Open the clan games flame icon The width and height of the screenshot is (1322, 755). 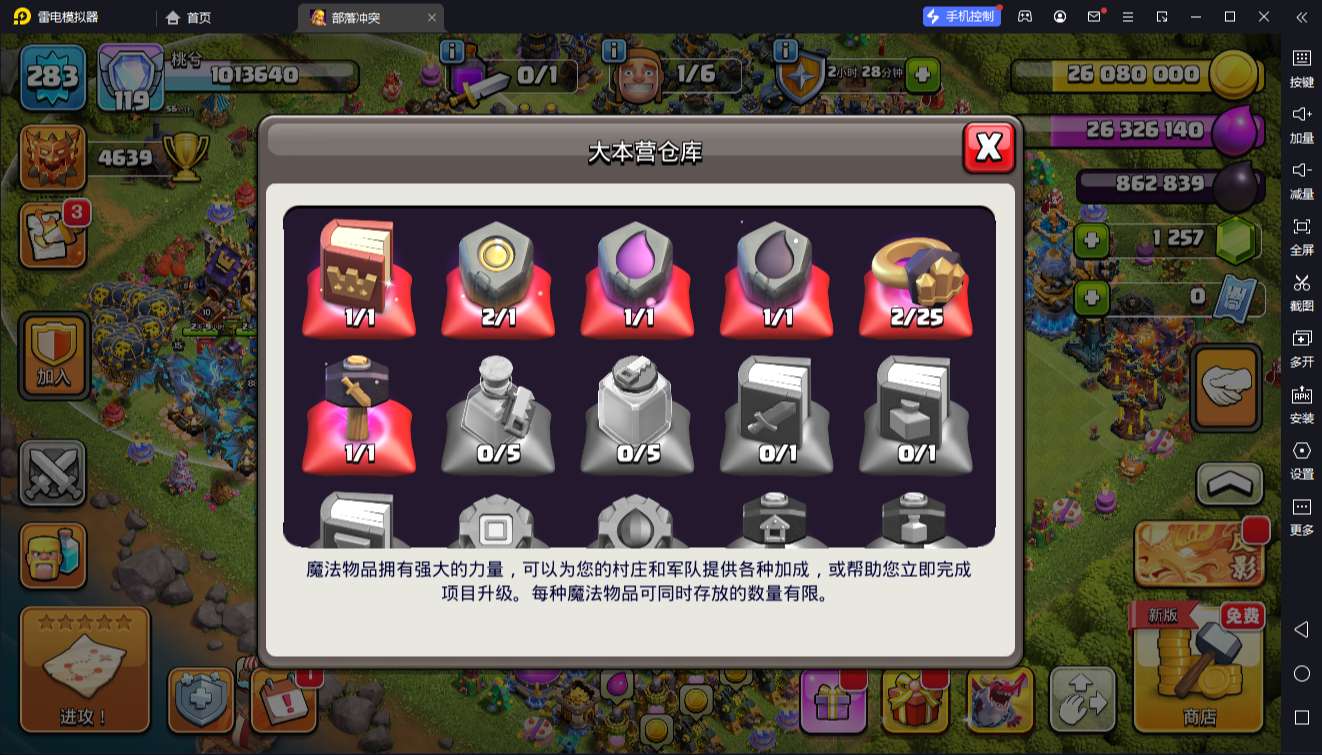pos(53,158)
